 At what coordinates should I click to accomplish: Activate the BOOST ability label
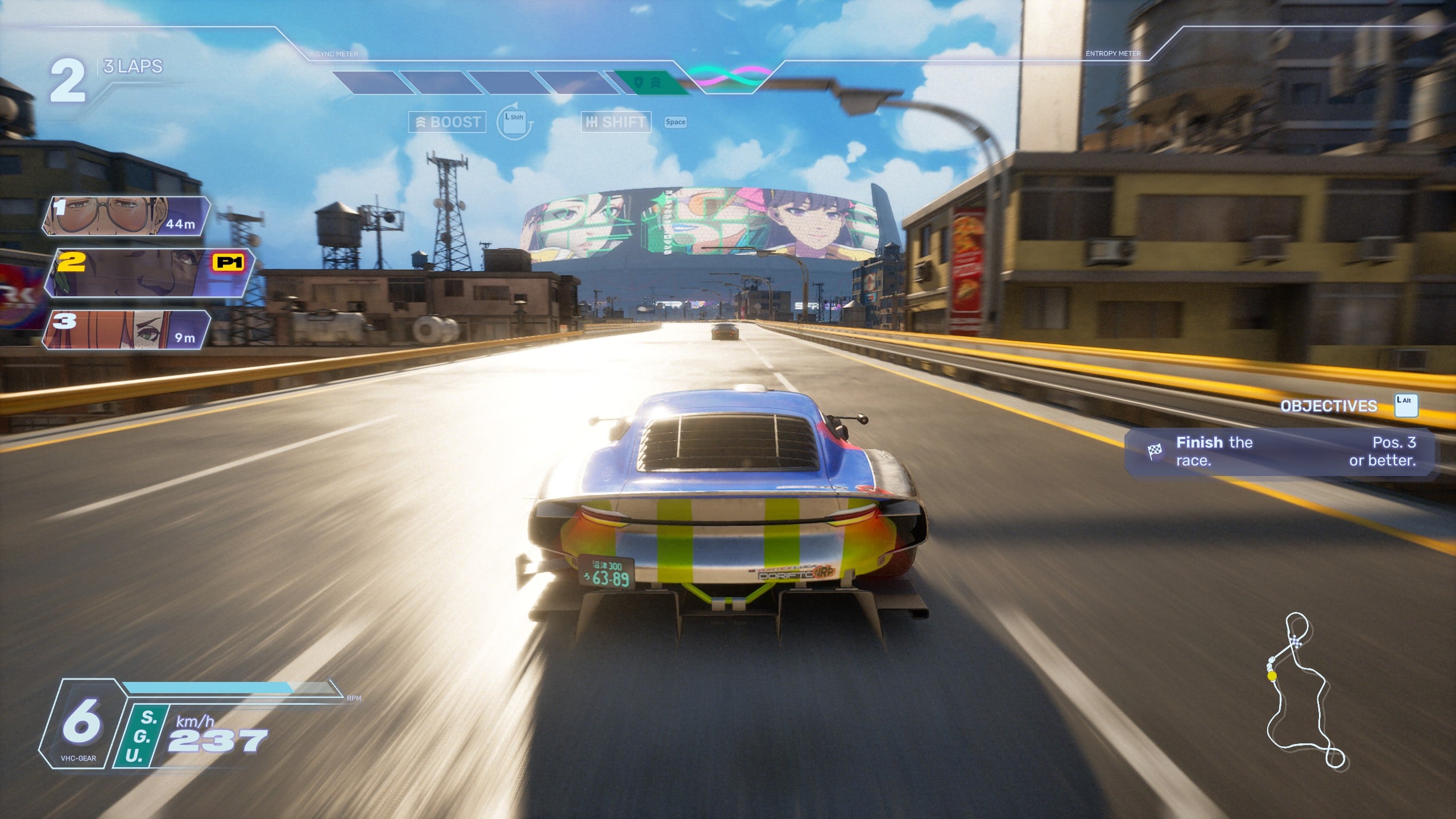point(448,122)
